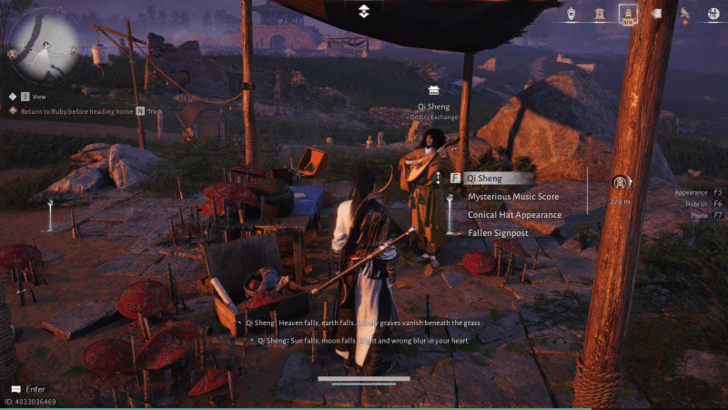728x410 pixels.
Task: Select the Fallen Signpost entry
Action: point(495,232)
